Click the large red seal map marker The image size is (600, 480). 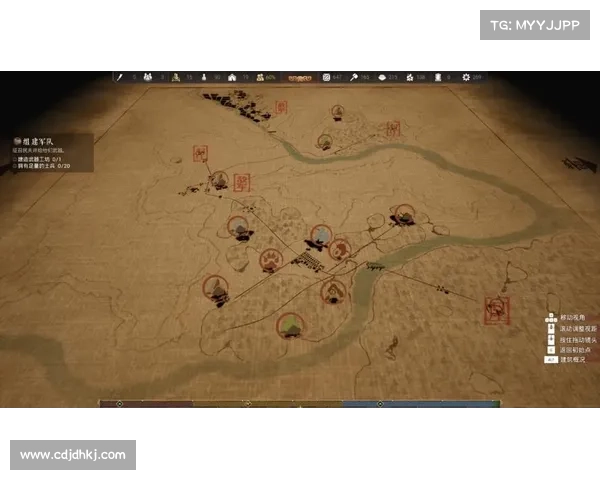click(x=495, y=308)
